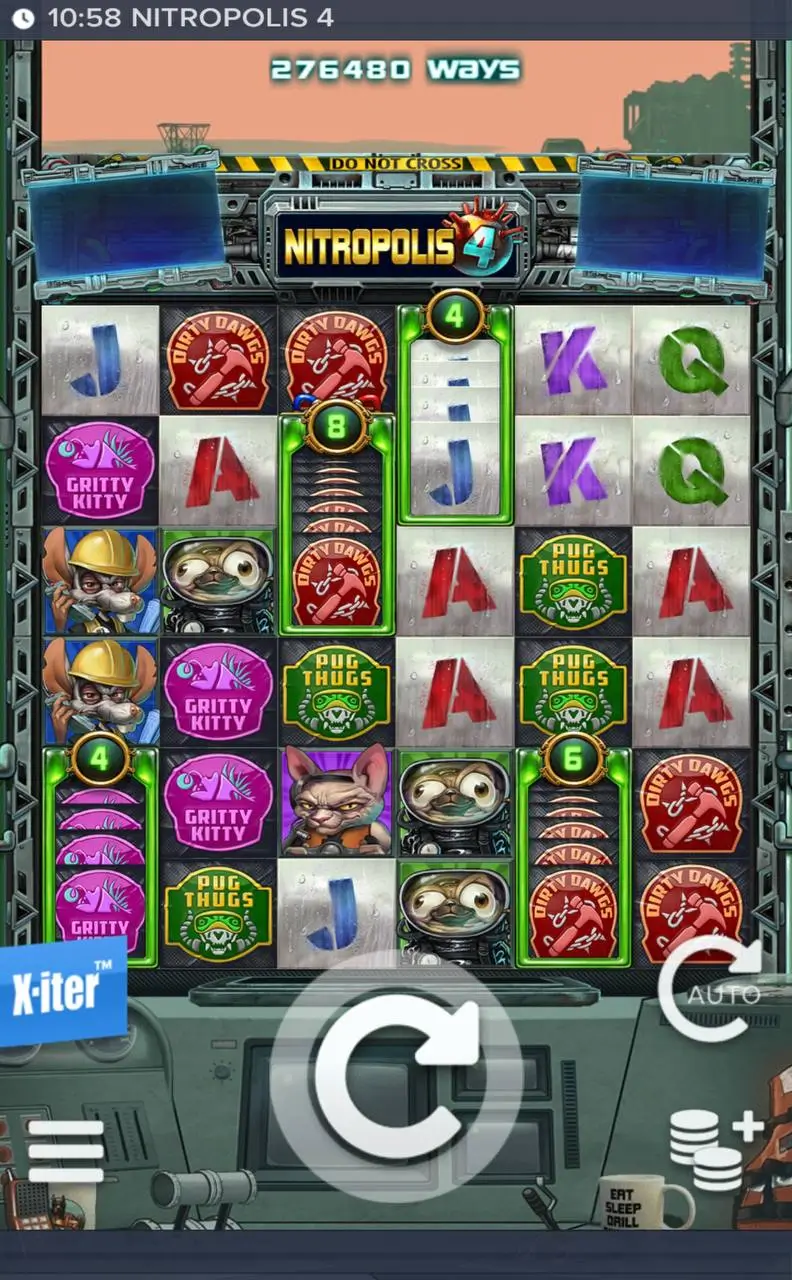This screenshot has height=1280, width=792.
Task: Open the AUTO spin options
Action: click(711, 991)
